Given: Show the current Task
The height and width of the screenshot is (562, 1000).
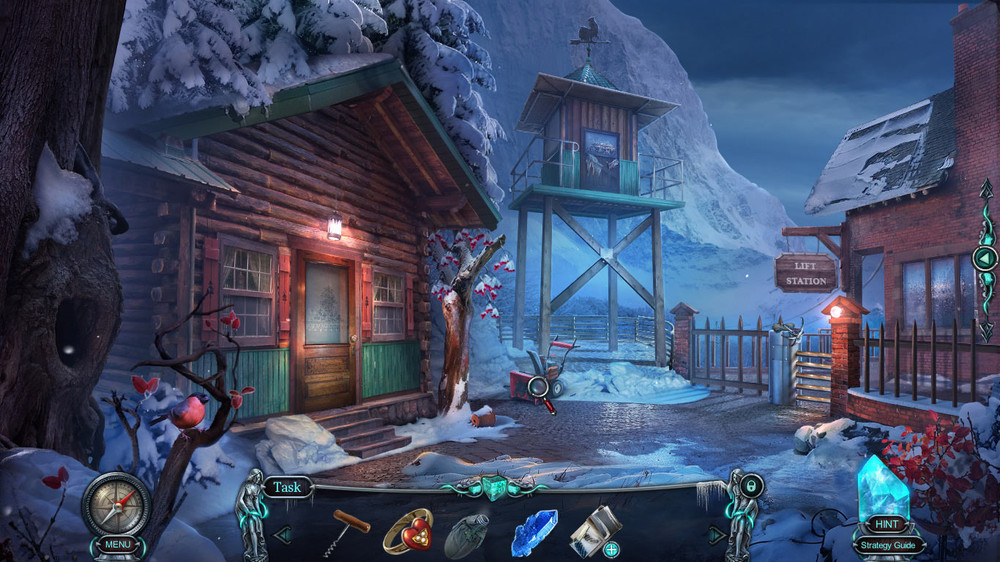Looking at the screenshot, I should 287,488.
